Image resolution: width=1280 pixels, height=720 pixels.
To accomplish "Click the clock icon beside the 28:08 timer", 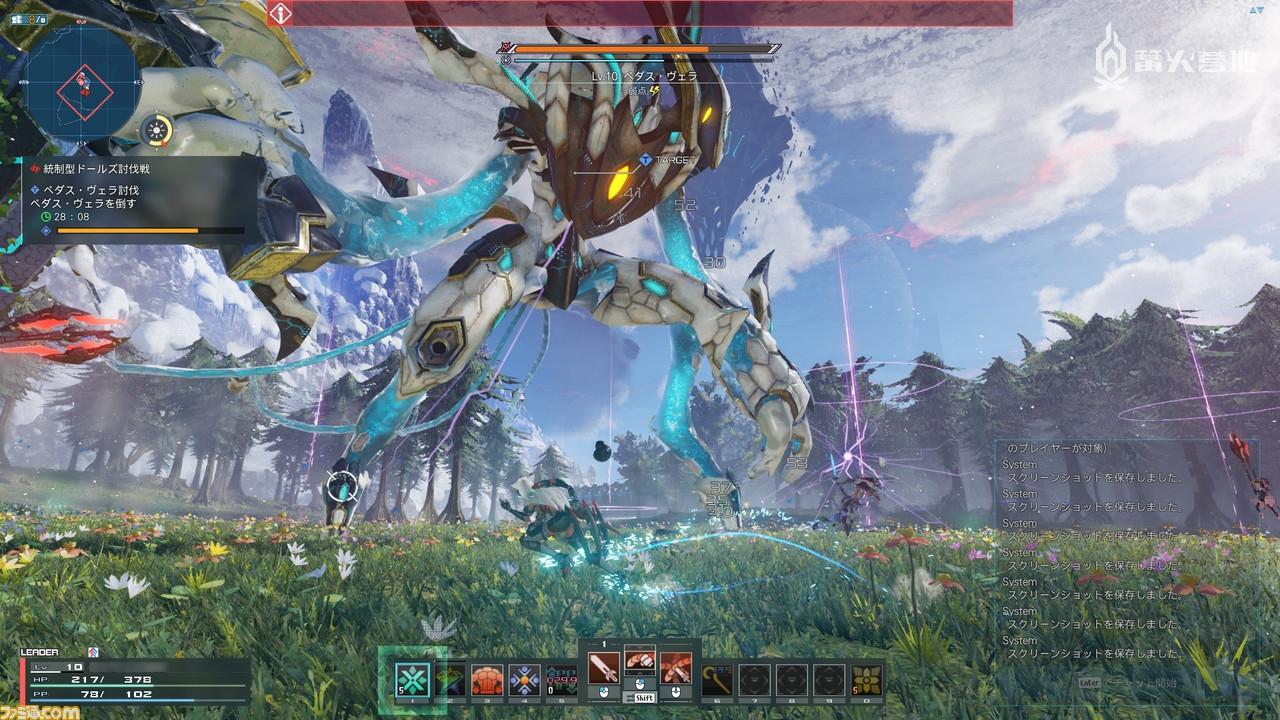I will pyautogui.click(x=44, y=217).
